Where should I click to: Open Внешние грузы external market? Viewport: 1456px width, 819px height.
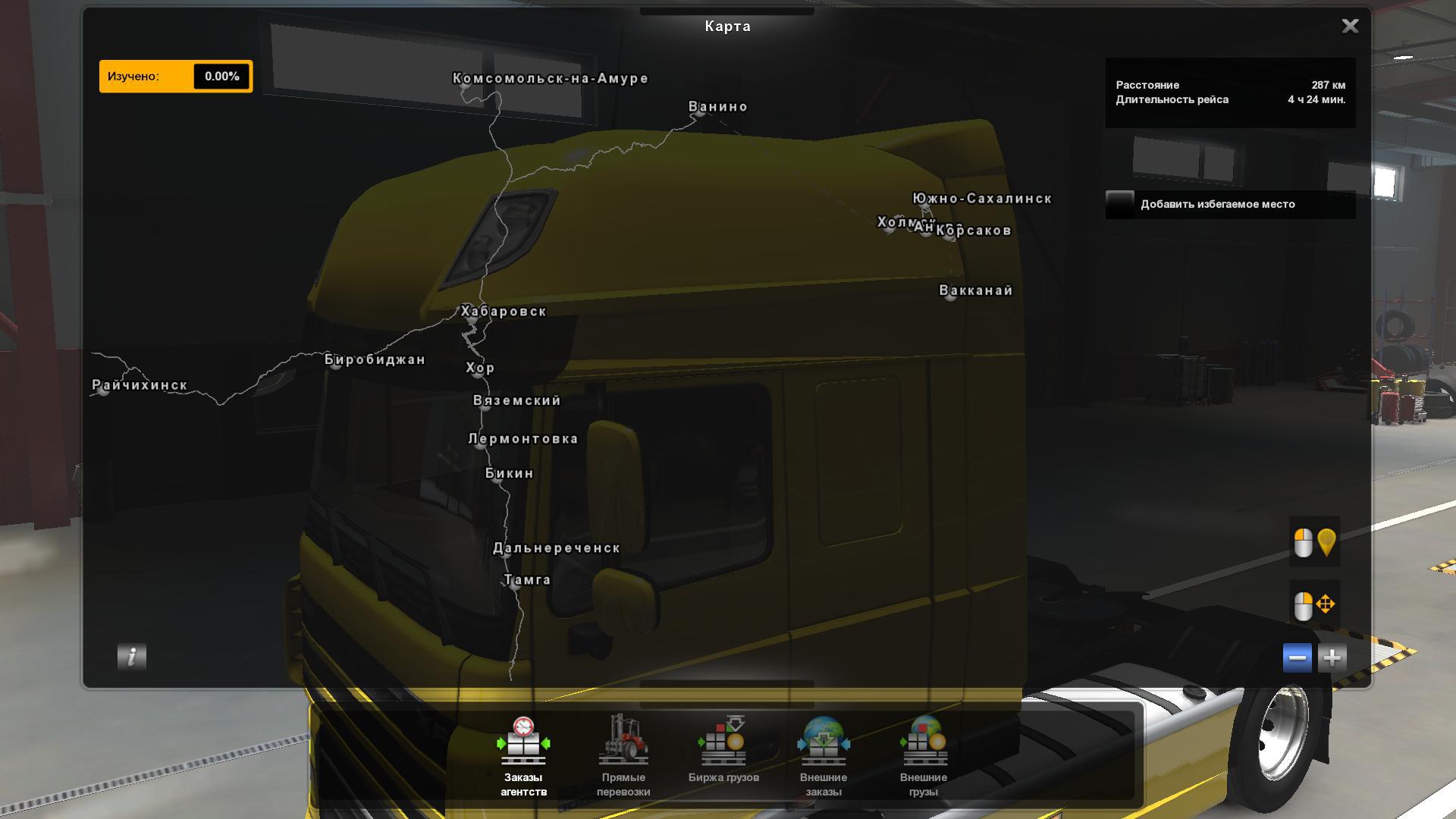coord(924,756)
